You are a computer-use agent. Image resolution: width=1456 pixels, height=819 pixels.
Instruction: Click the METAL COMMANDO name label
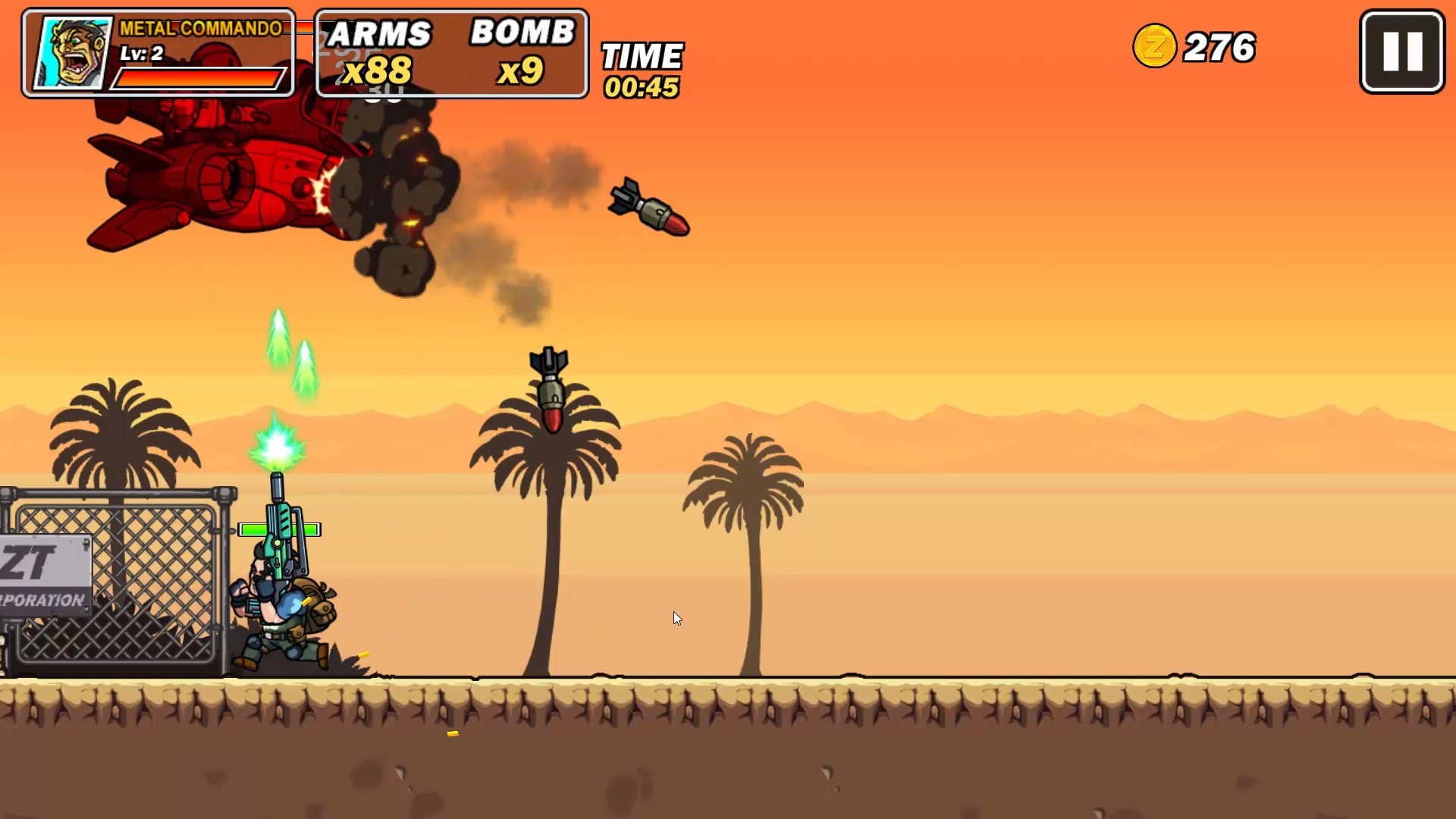(x=199, y=29)
